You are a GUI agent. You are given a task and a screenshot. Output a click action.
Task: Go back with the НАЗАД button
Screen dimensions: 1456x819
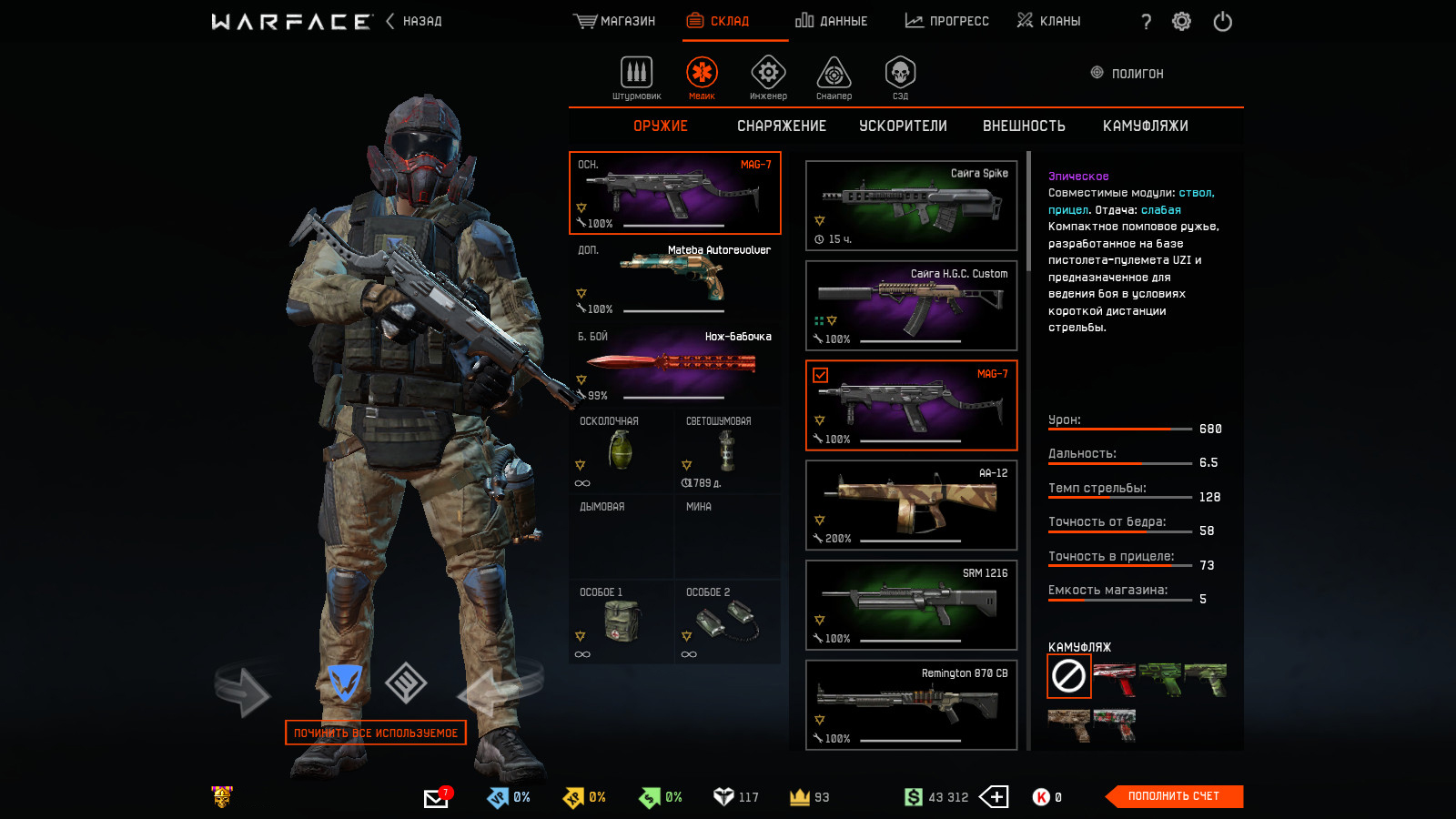415,21
